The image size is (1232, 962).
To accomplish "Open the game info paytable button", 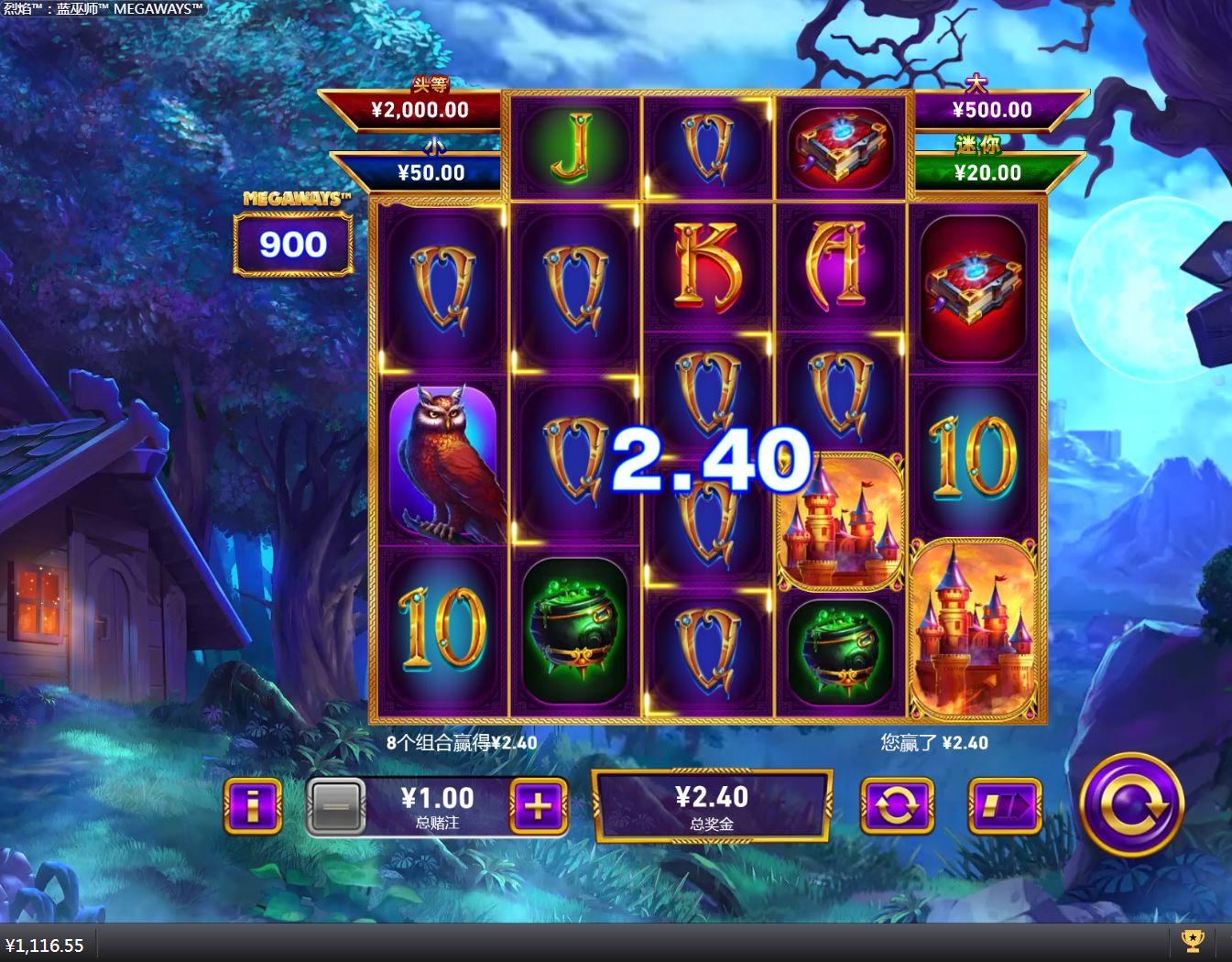I will click(253, 806).
